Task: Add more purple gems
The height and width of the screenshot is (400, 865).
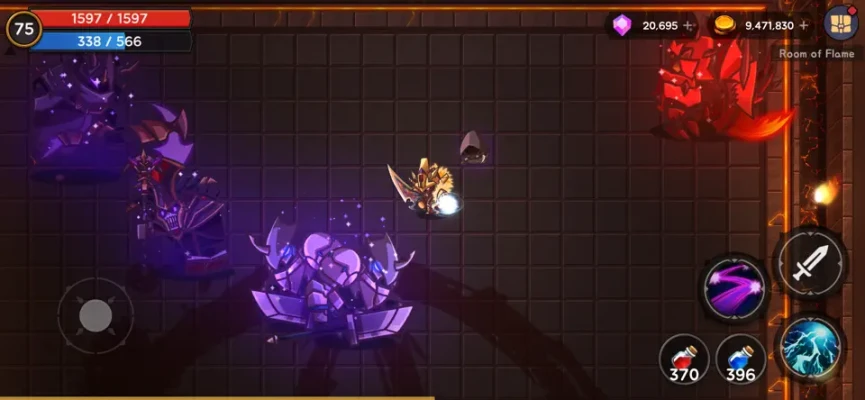Action: click(688, 26)
